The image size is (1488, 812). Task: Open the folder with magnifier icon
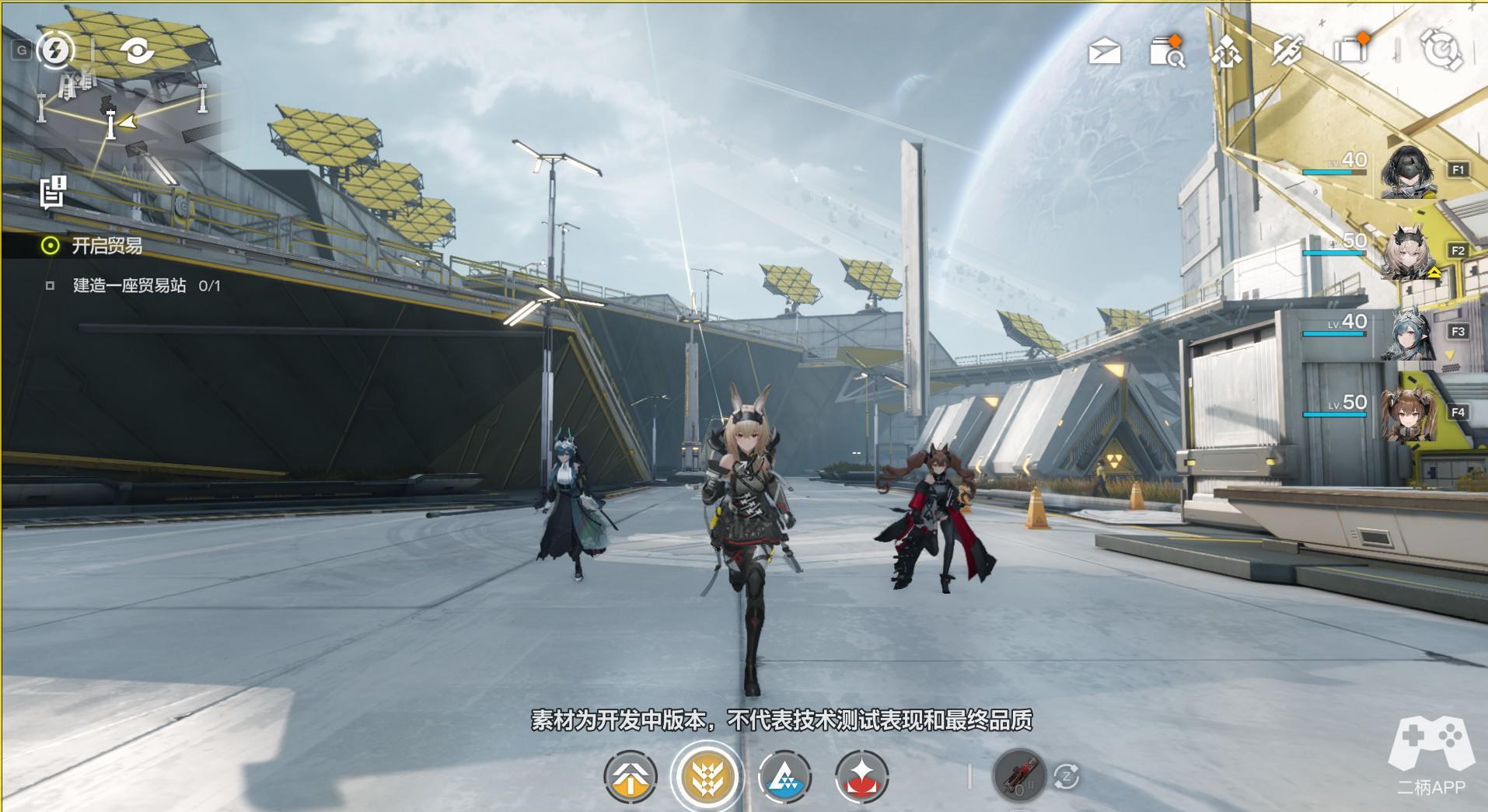point(1165,52)
